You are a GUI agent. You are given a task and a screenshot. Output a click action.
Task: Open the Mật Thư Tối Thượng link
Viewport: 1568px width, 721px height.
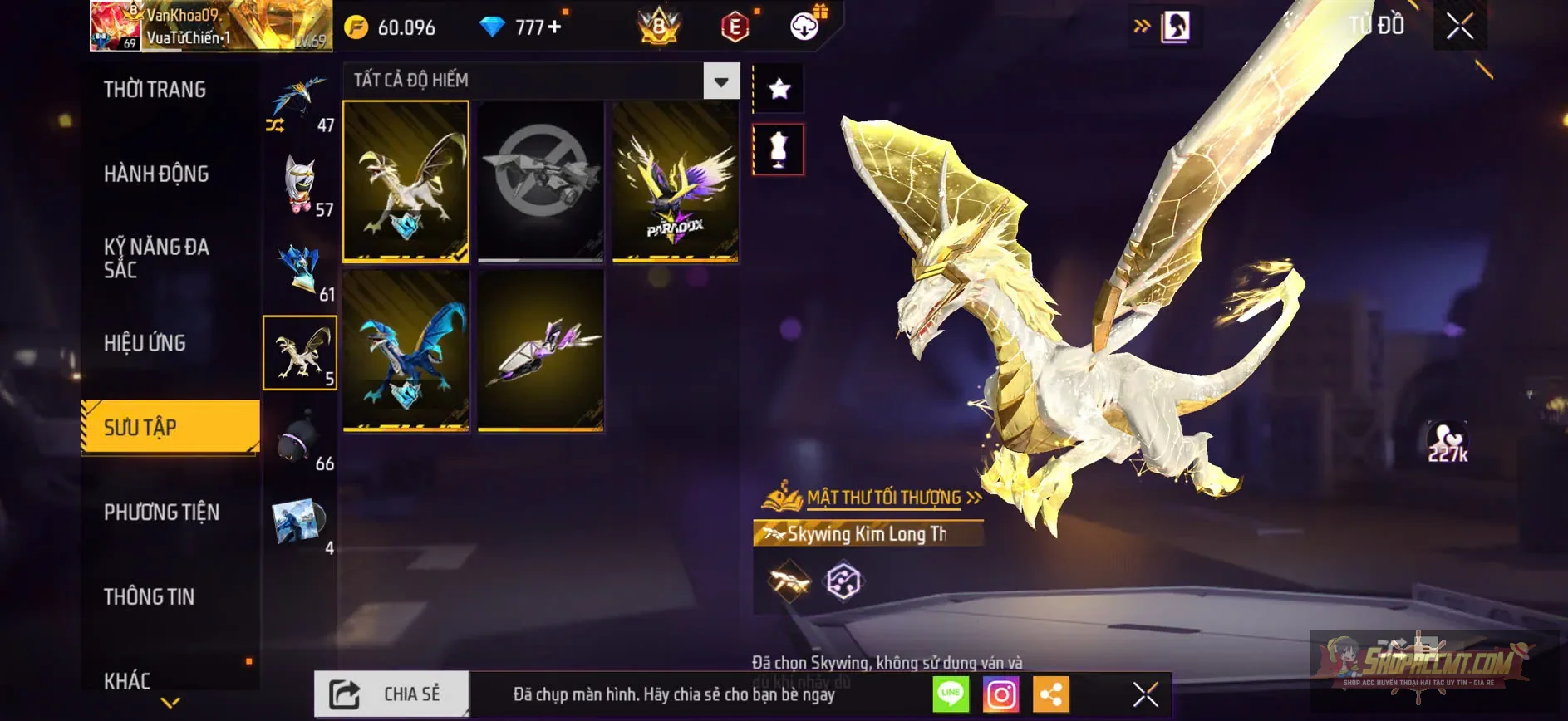click(883, 498)
